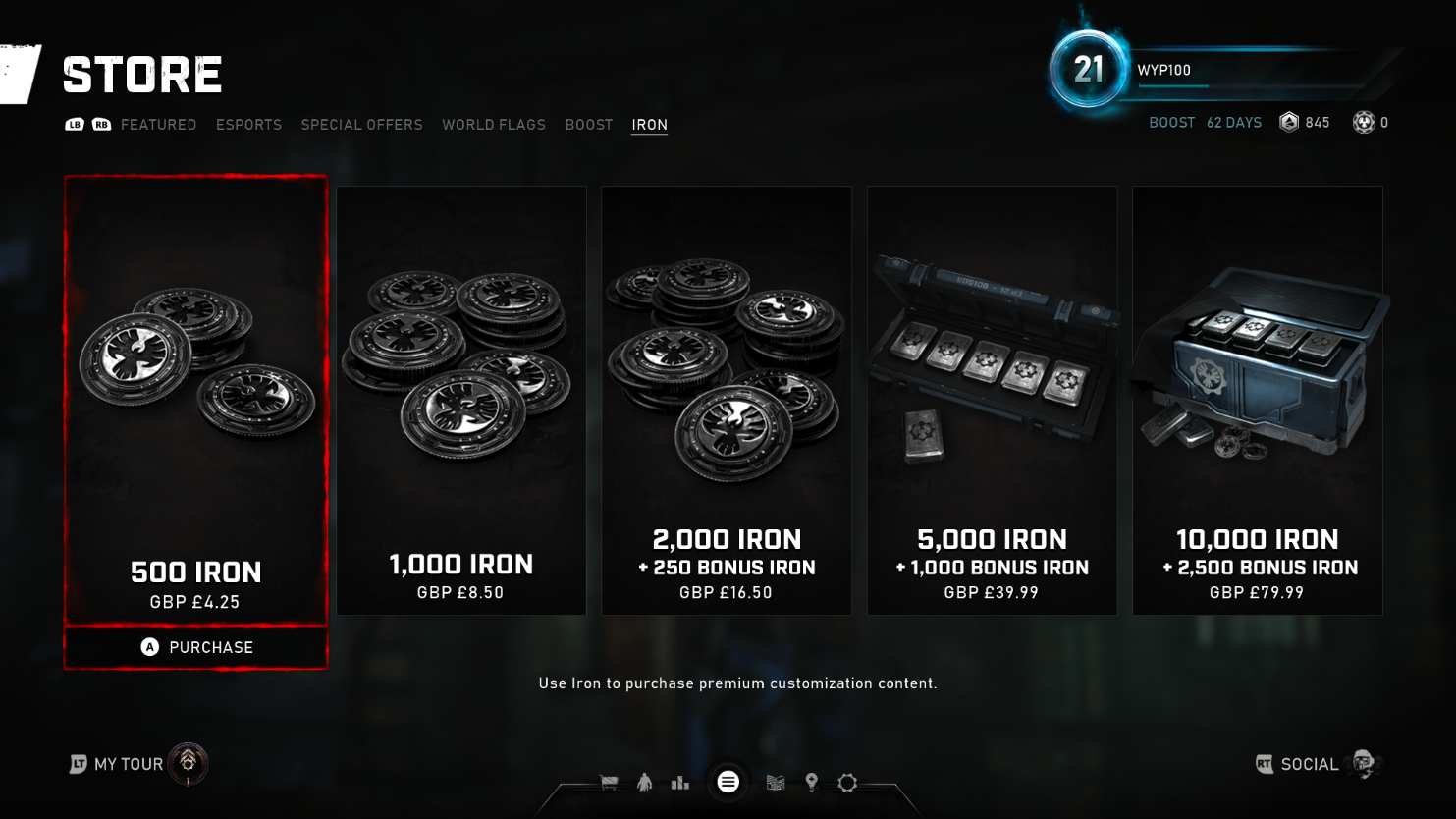Open the Esports store tab
The width and height of the screenshot is (1456, 819).
pyautogui.click(x=248, y=125)
